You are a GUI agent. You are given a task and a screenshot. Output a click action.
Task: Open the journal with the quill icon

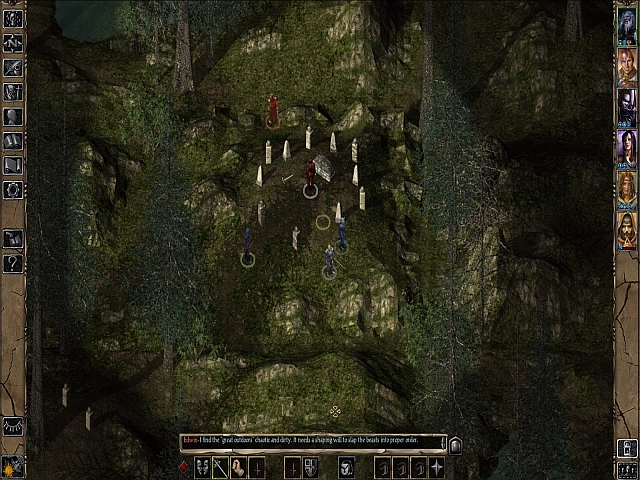pyautogui.click(x=13, y=68)
